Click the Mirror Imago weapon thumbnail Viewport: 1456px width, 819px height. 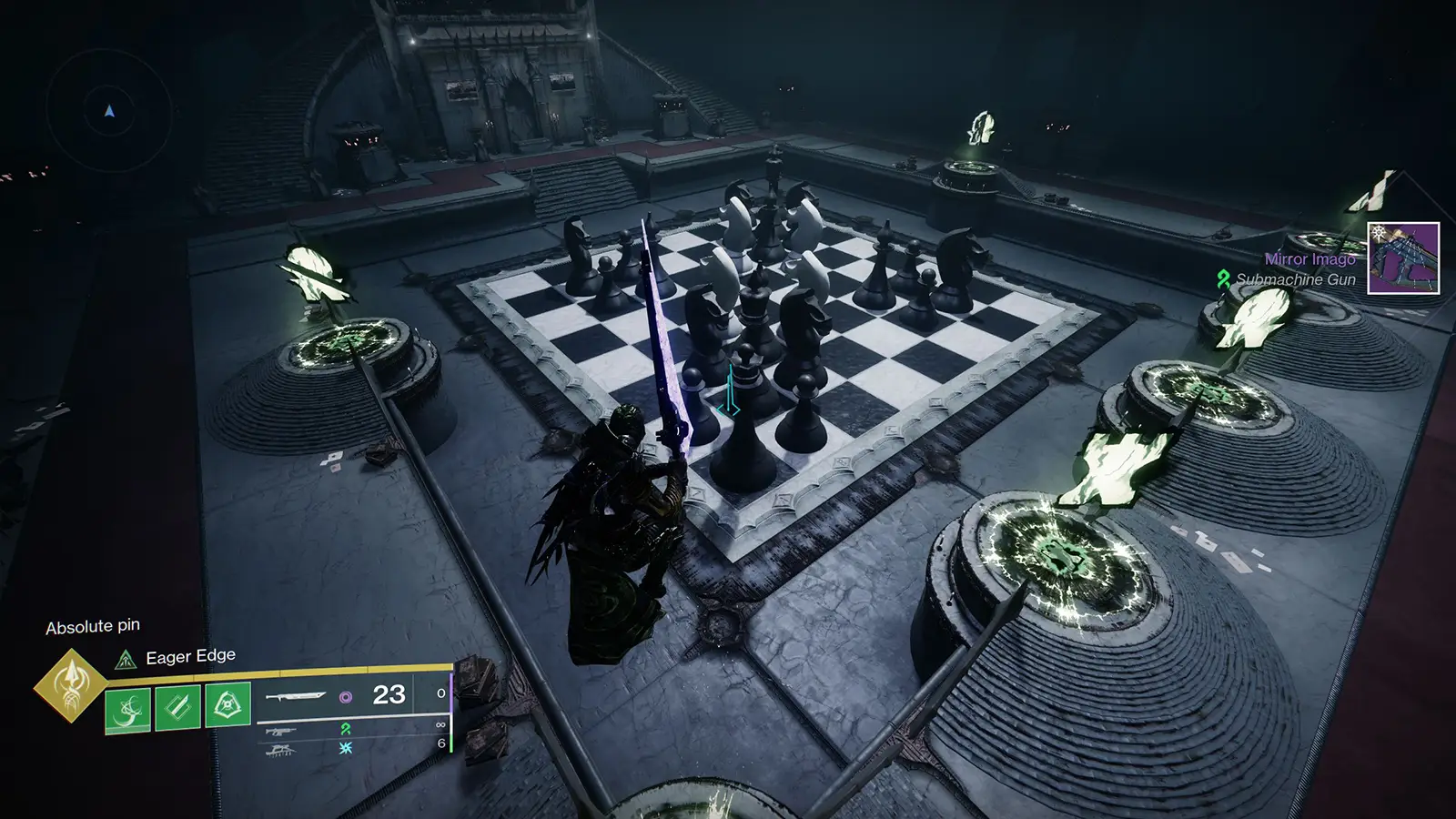(x=1403, y=258)
